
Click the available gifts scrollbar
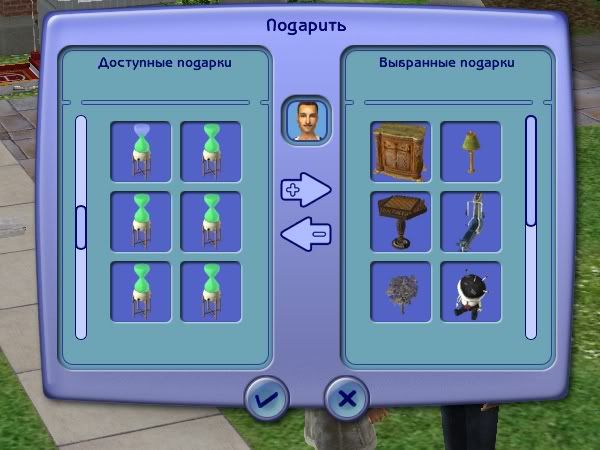point(81,226)
